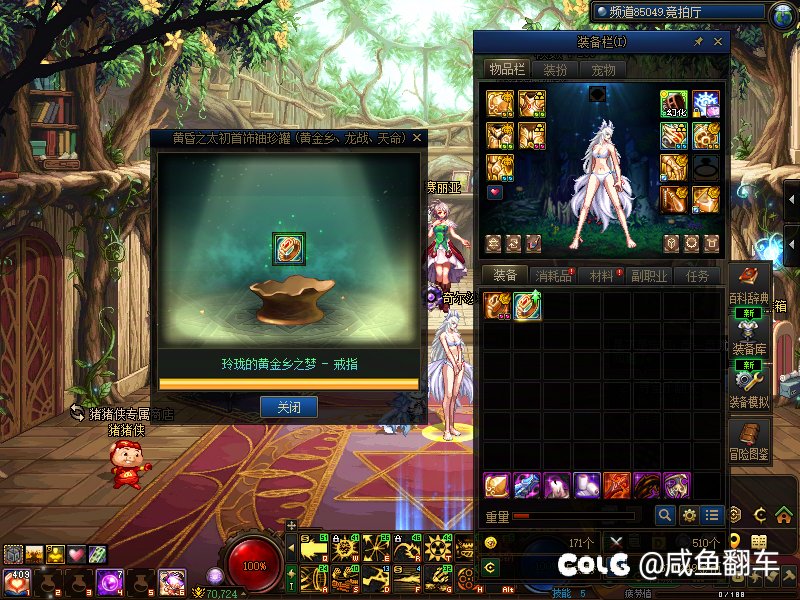Click the 关闭 button in the reward popup
This screenshot has height=600, width=800.
[288, 407]
